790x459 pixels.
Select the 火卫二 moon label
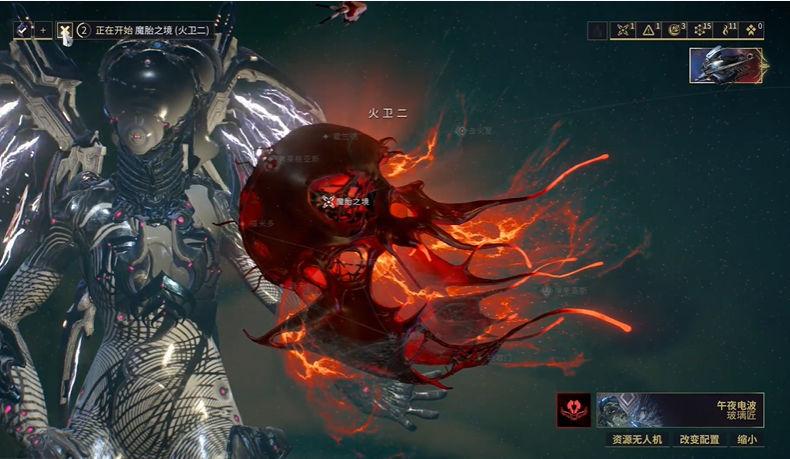pyautogui.click(x=384, y=114)
